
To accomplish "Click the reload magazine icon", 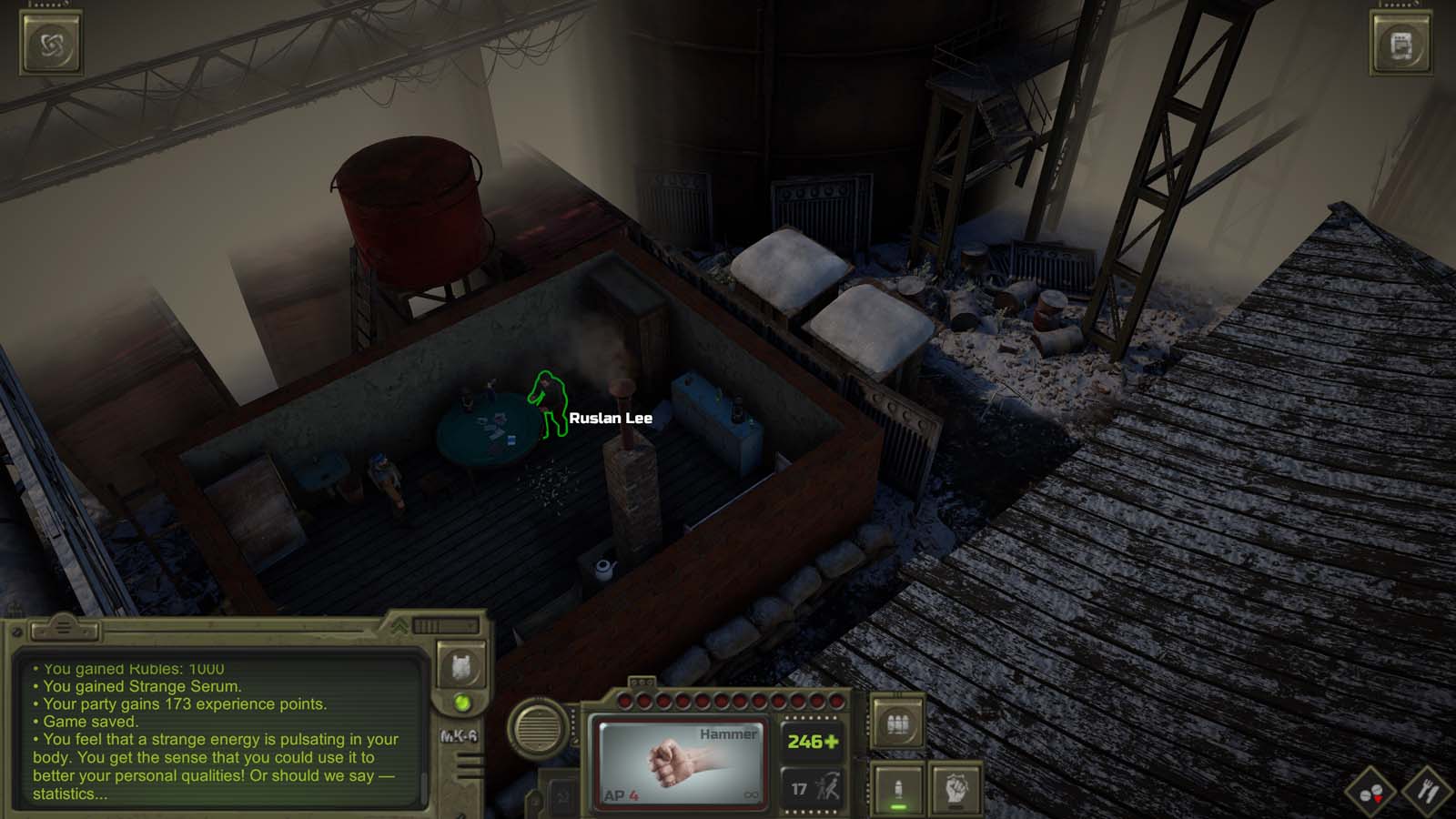I will coord(898,722).
